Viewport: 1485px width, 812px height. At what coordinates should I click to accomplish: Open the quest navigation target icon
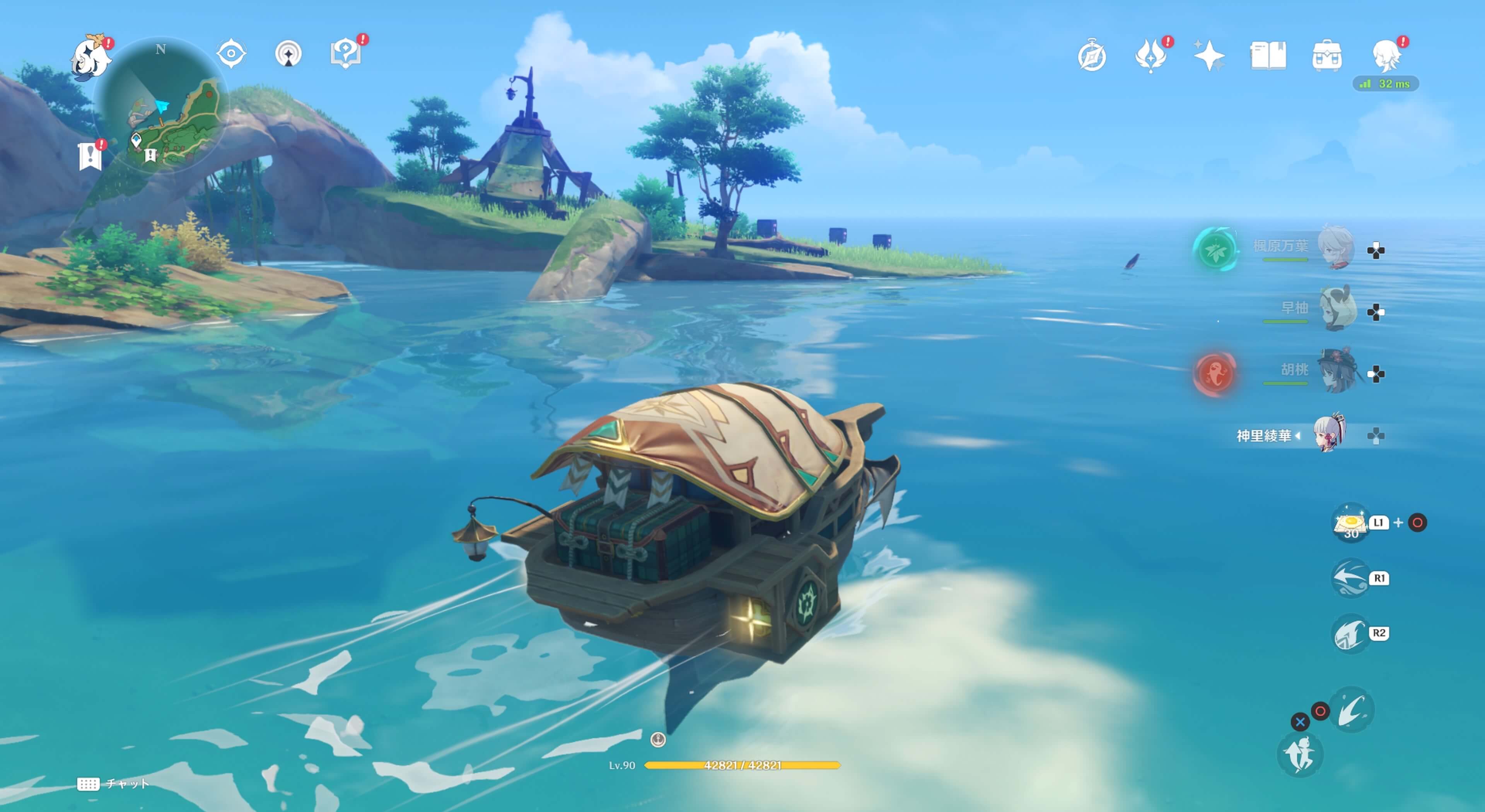click(231, 54)
